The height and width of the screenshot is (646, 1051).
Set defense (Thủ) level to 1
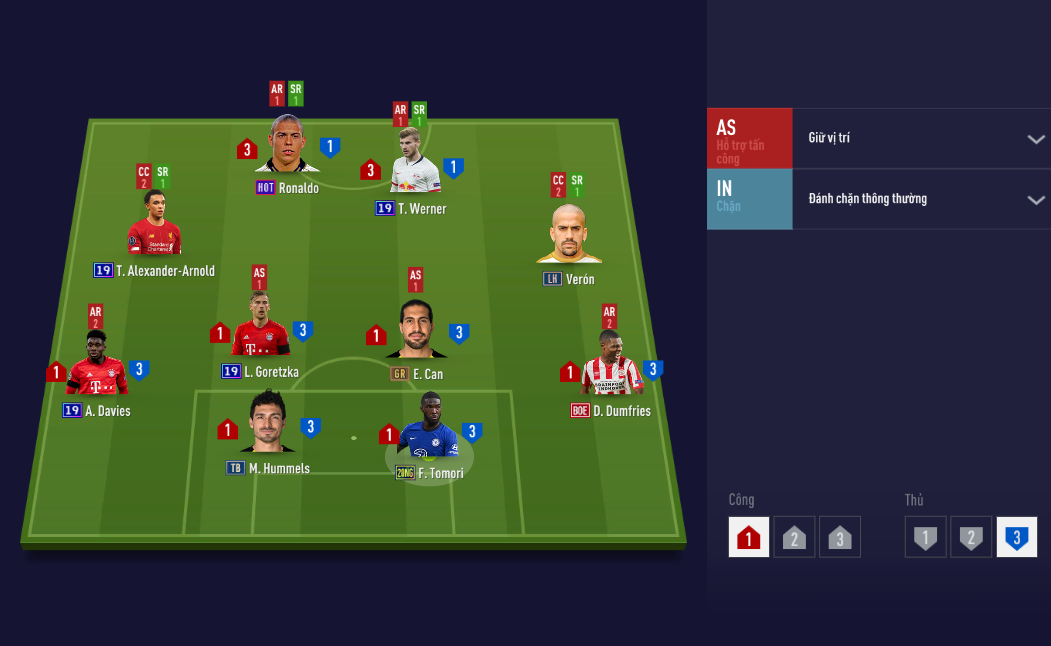[926, 537]
